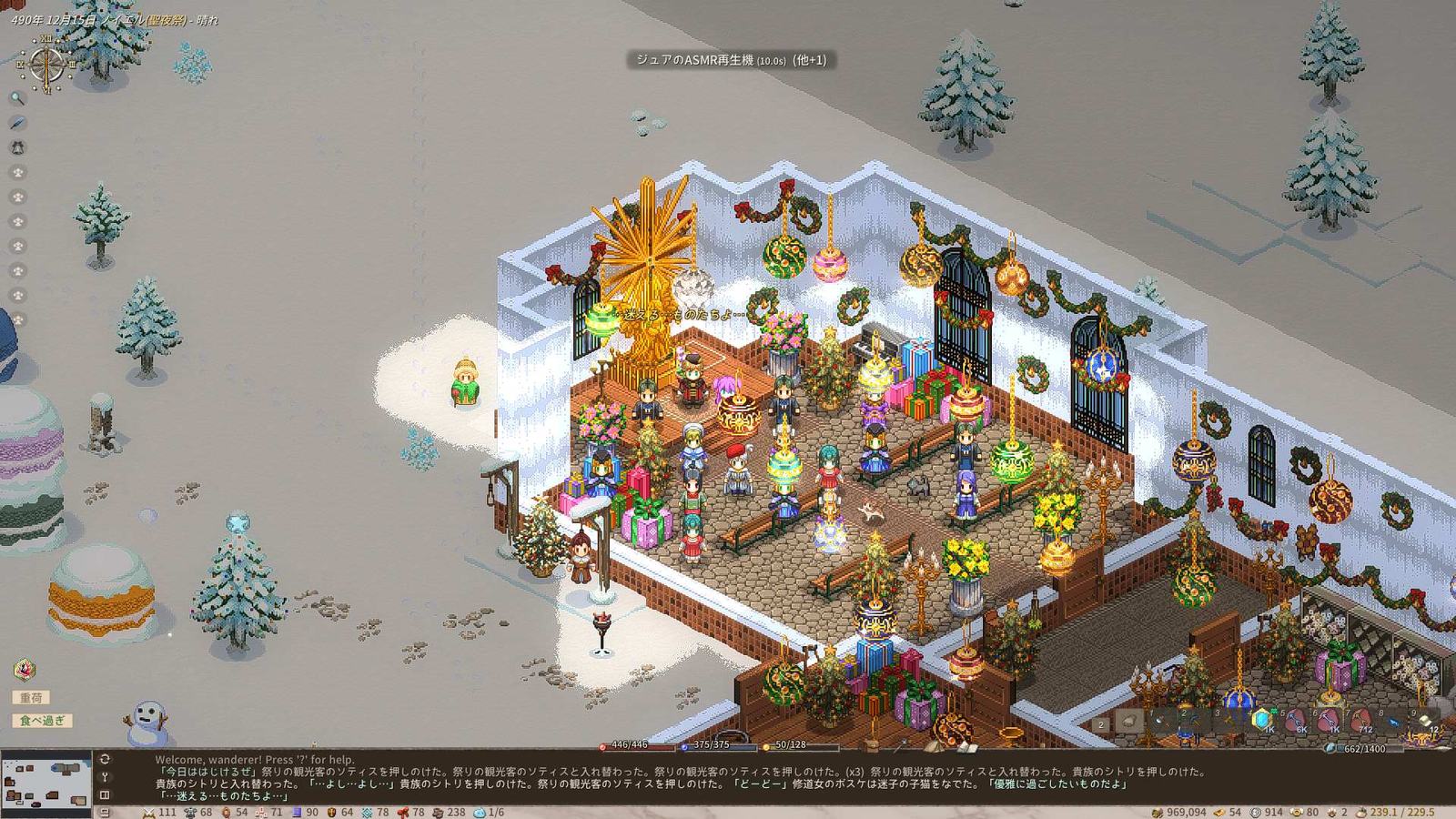Select the feather quill icon in sidebar
This screenshot has height=819, width=1456.
coord(17,123)
